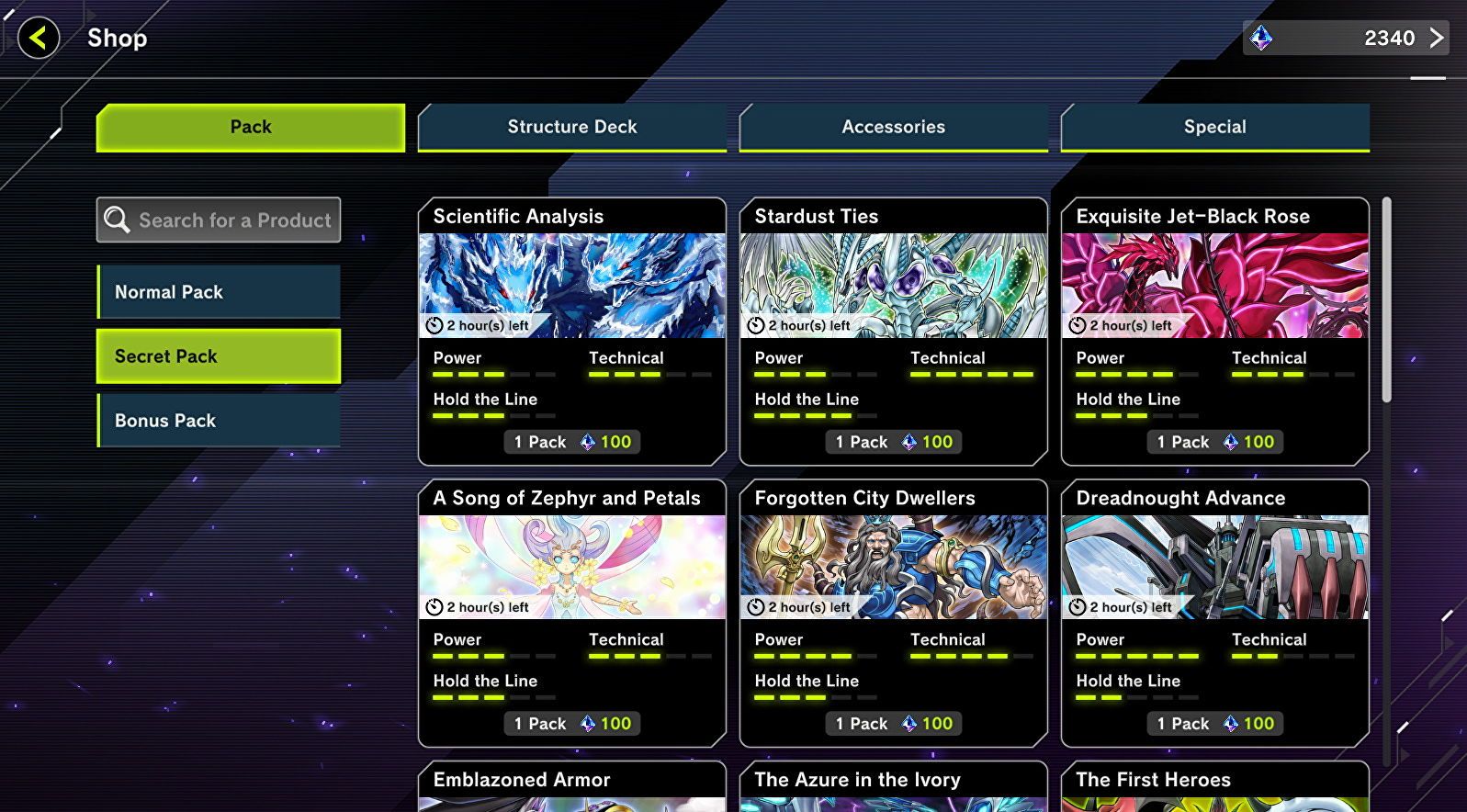
Task: Purchase the Scientific Analysis pack for 100 gems
Action: [x=571, y=442]
